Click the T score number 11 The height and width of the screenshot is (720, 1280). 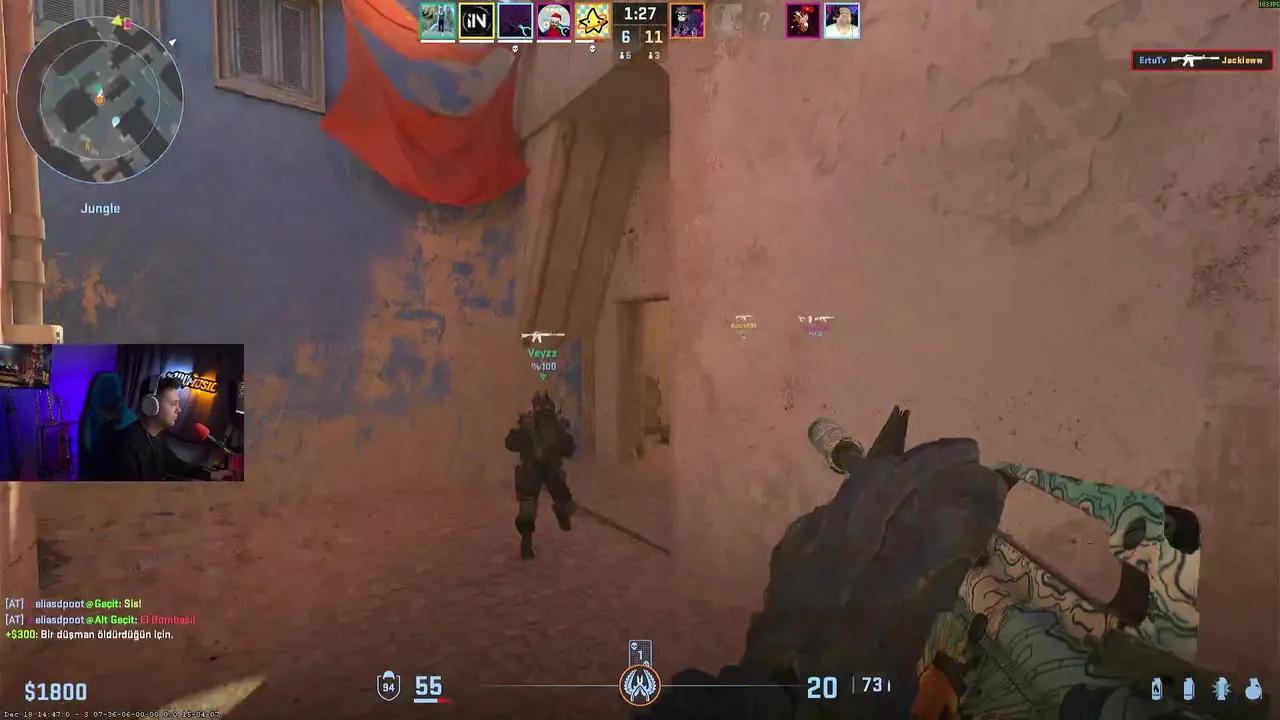click(656, 36)
